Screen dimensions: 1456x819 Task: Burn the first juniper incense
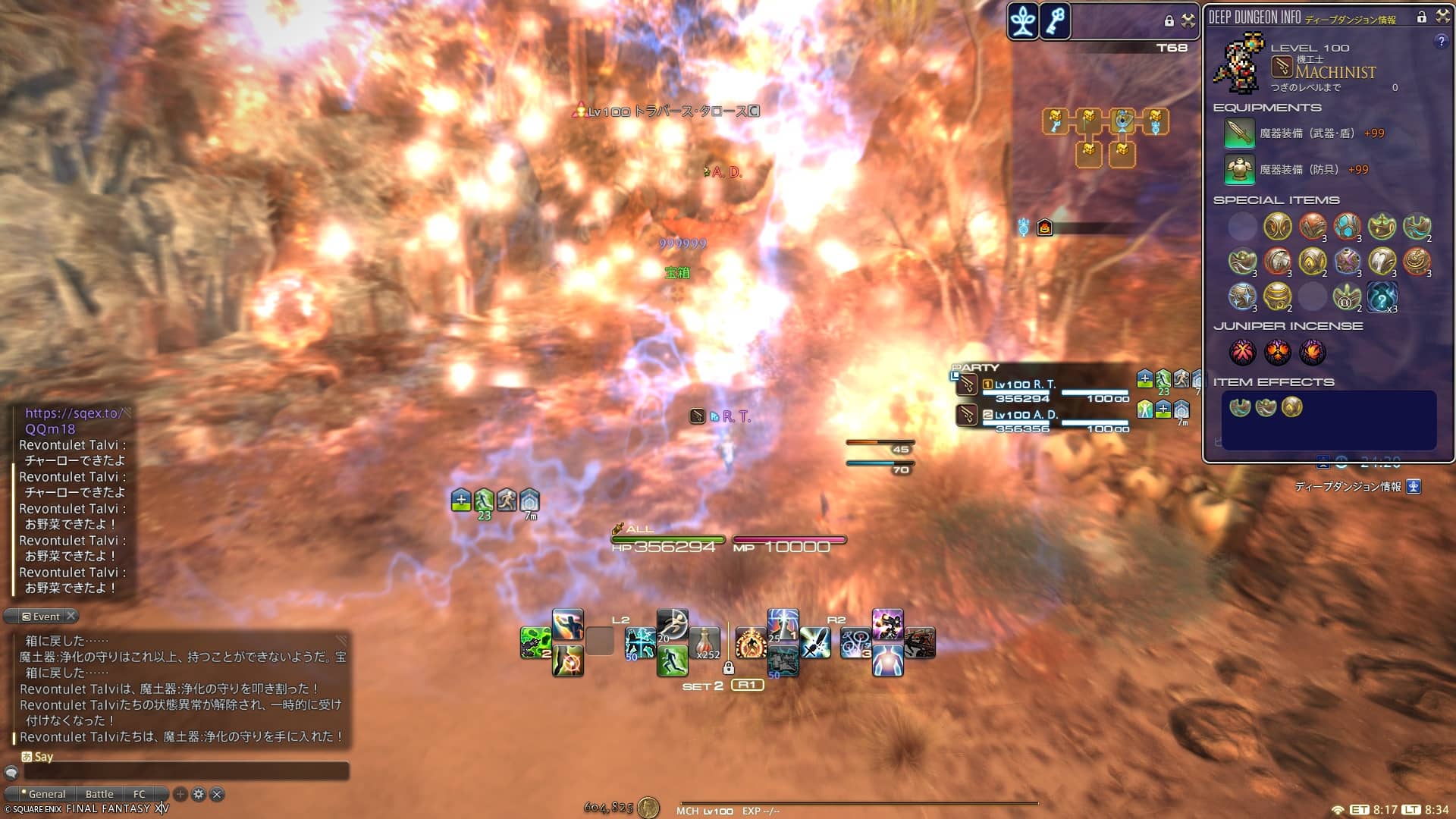tap(1242, 352)
